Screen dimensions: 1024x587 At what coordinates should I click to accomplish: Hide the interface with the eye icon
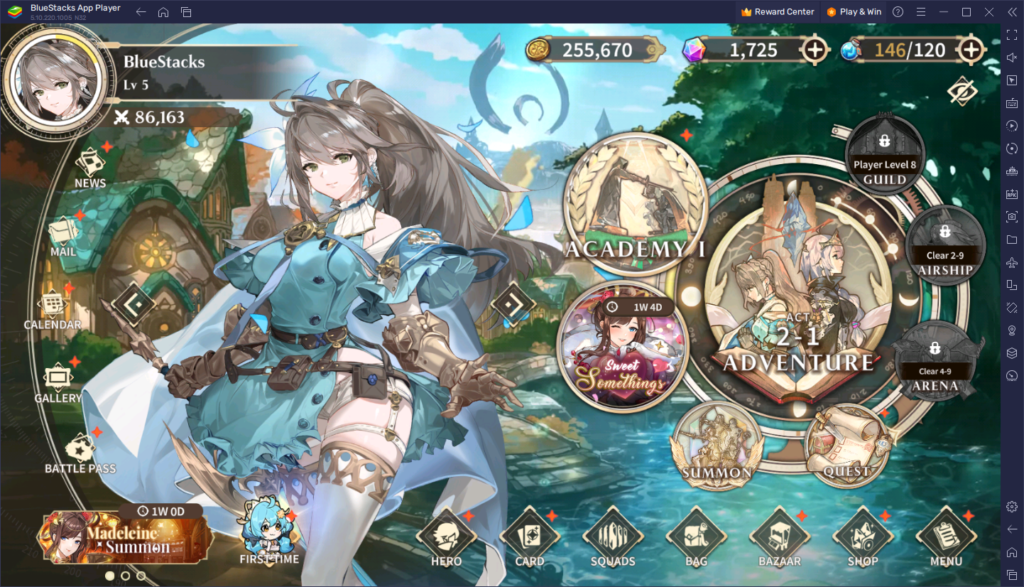tap(961, 90)
